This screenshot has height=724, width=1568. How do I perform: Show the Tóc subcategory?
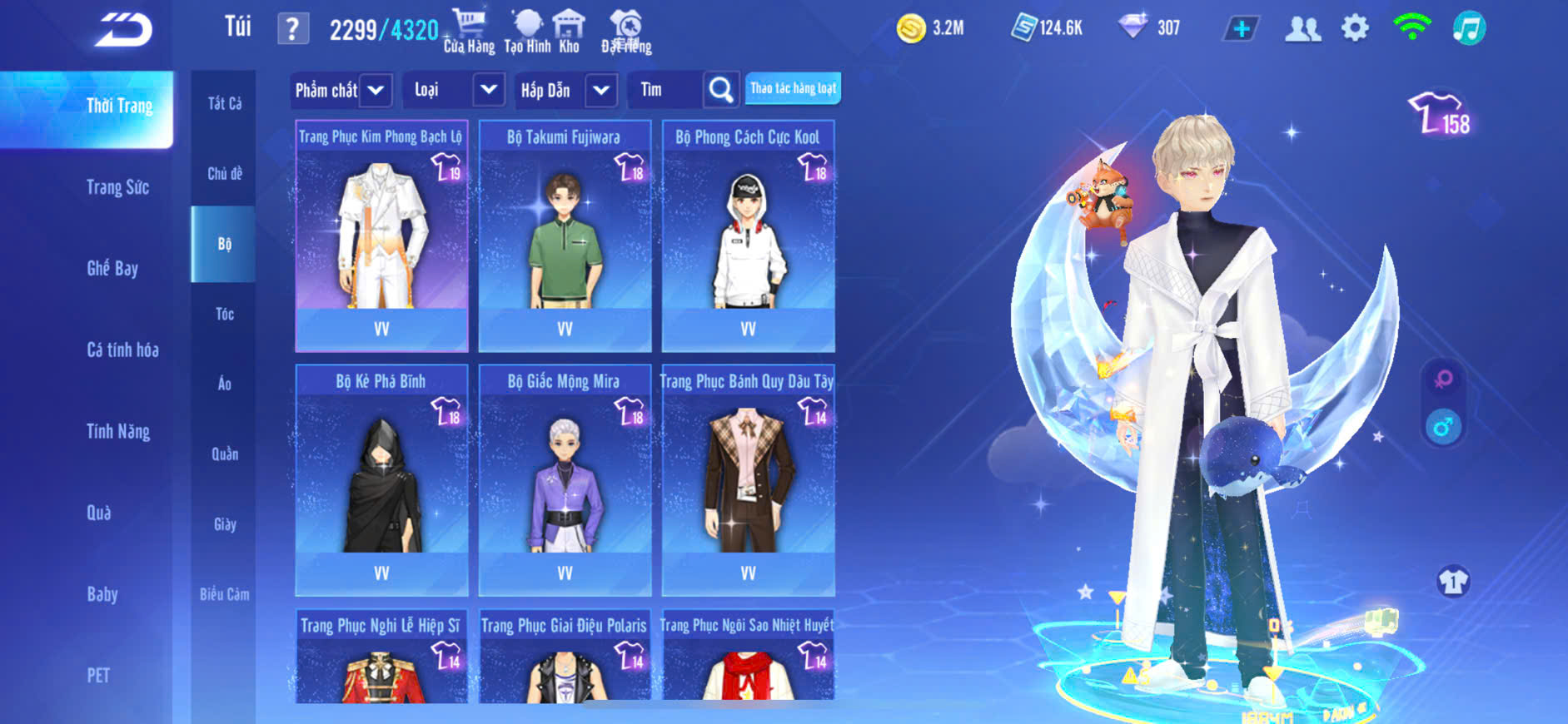click(x=224, y=314)
